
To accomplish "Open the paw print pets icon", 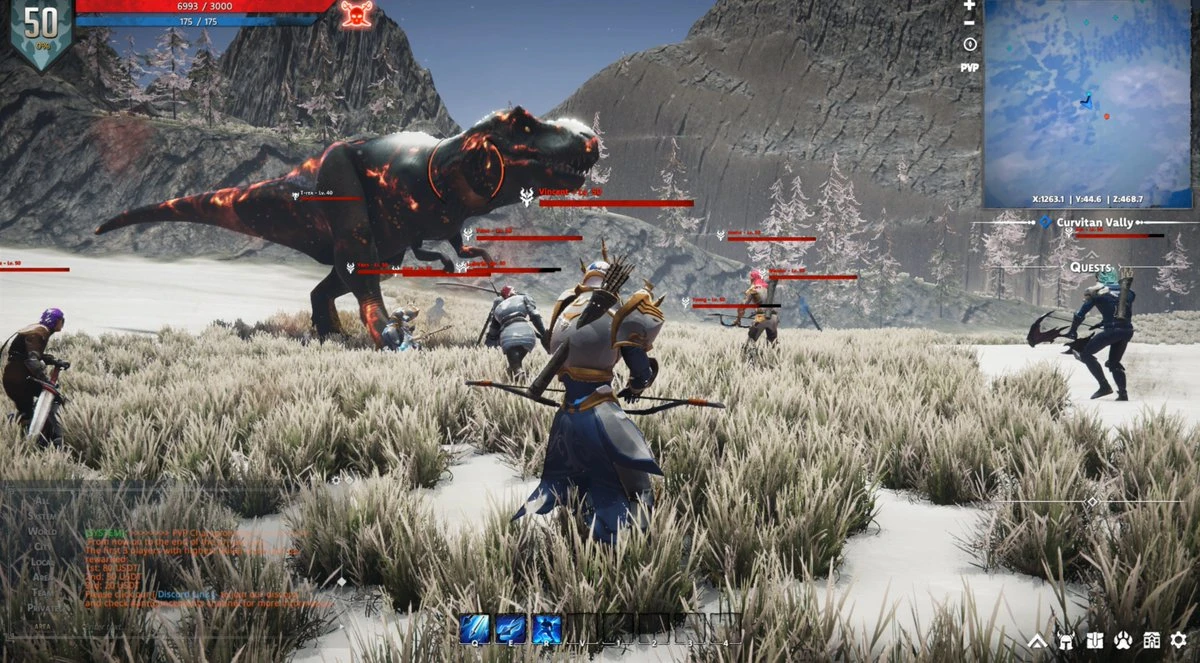I will [1123, 640].
